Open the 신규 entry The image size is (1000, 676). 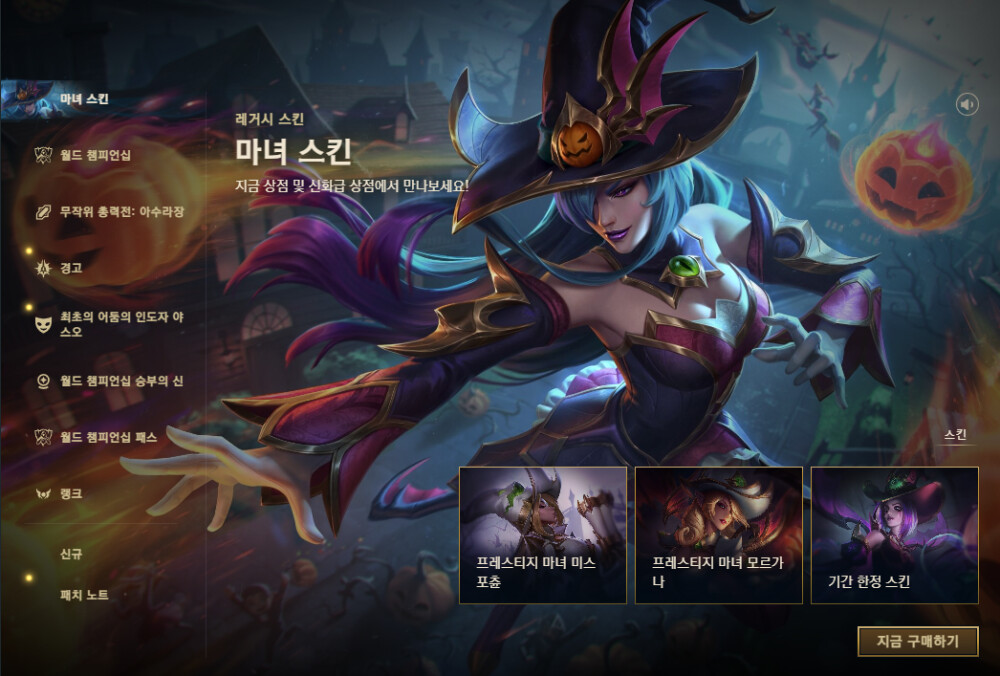[x=70, y=552]
